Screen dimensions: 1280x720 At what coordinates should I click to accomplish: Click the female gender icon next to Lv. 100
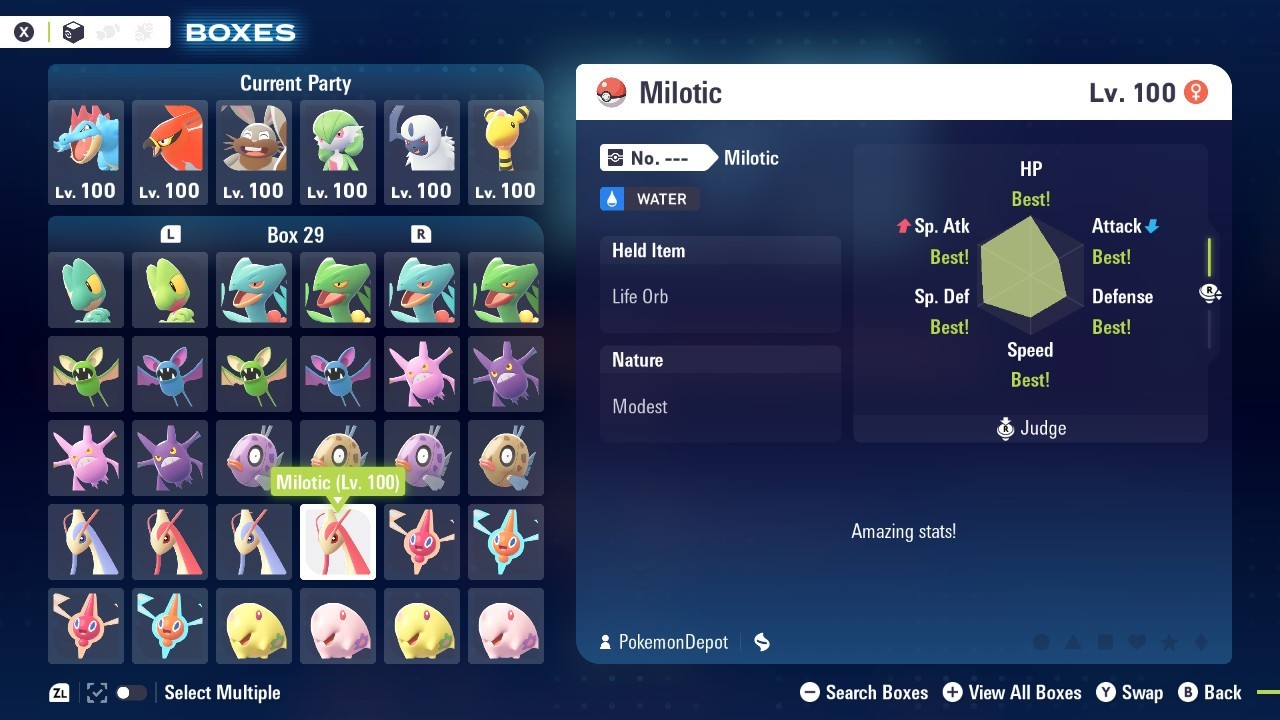pyautogui.click(x=1196, y=92)
